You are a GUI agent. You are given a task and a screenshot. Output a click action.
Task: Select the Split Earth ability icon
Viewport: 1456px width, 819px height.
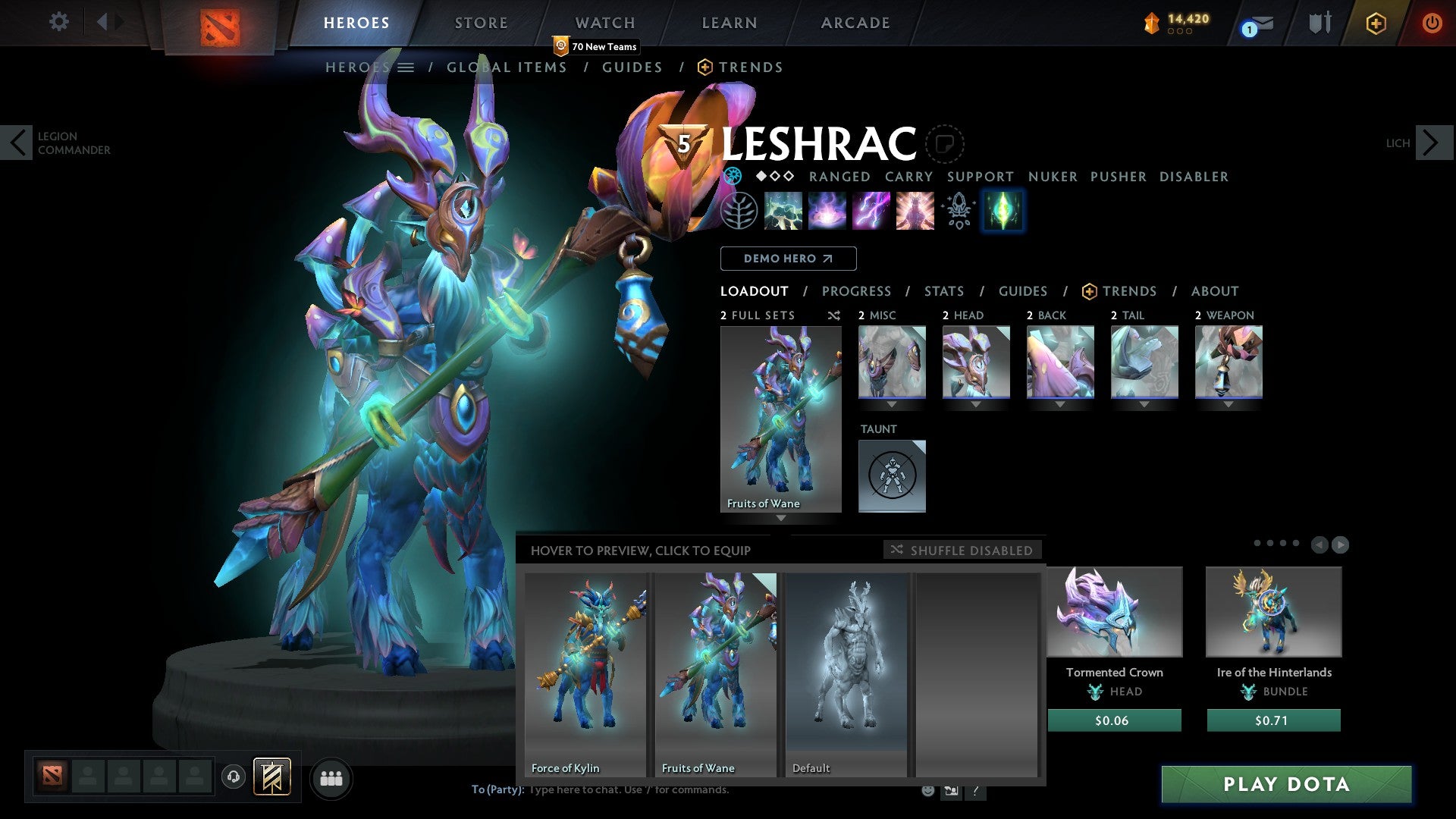point(784,211)
